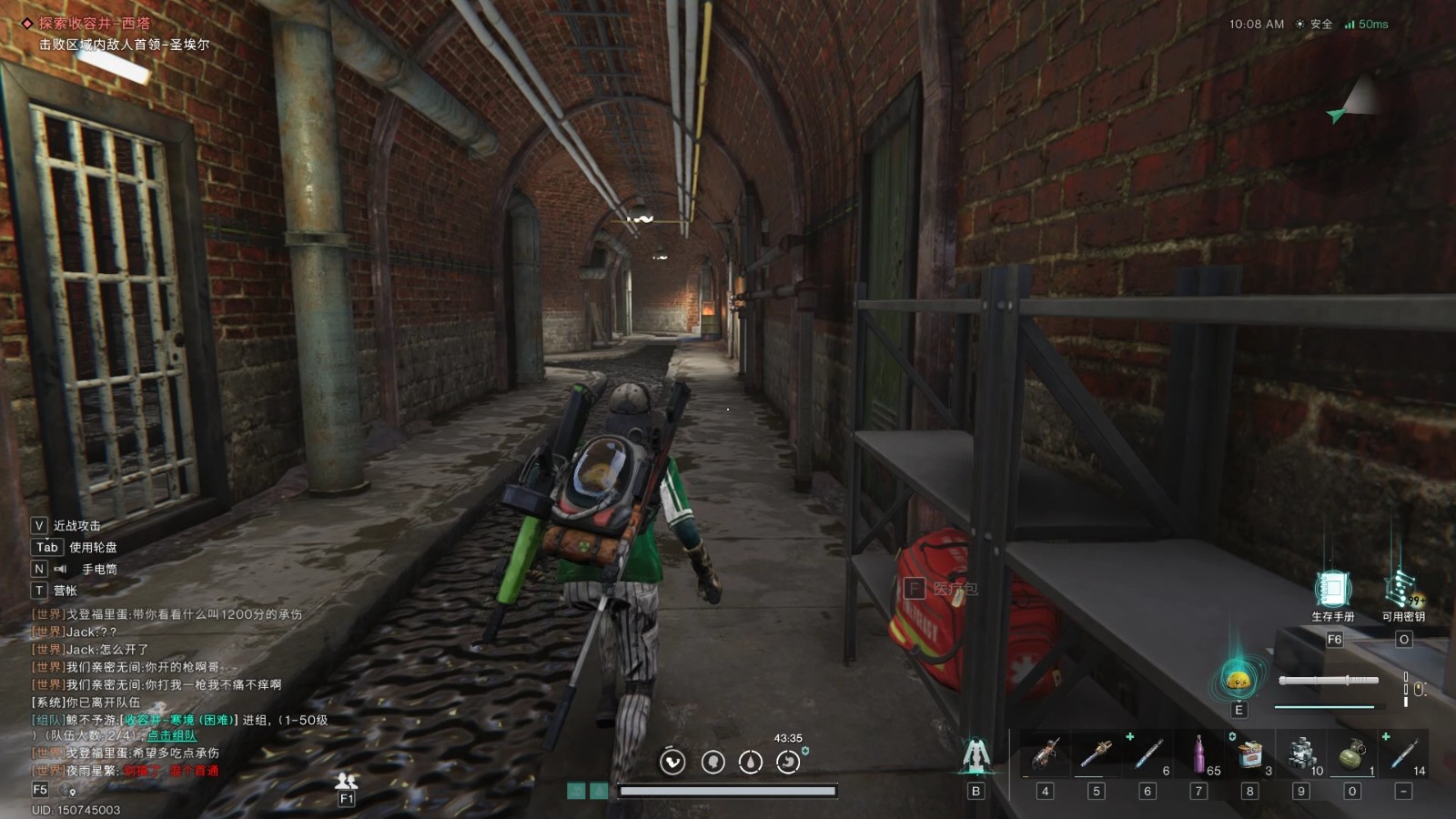Activate the yellow creature deviation skill icon
The width and height of the screenshot is (1456, 819).
[x=1238, y=680]
